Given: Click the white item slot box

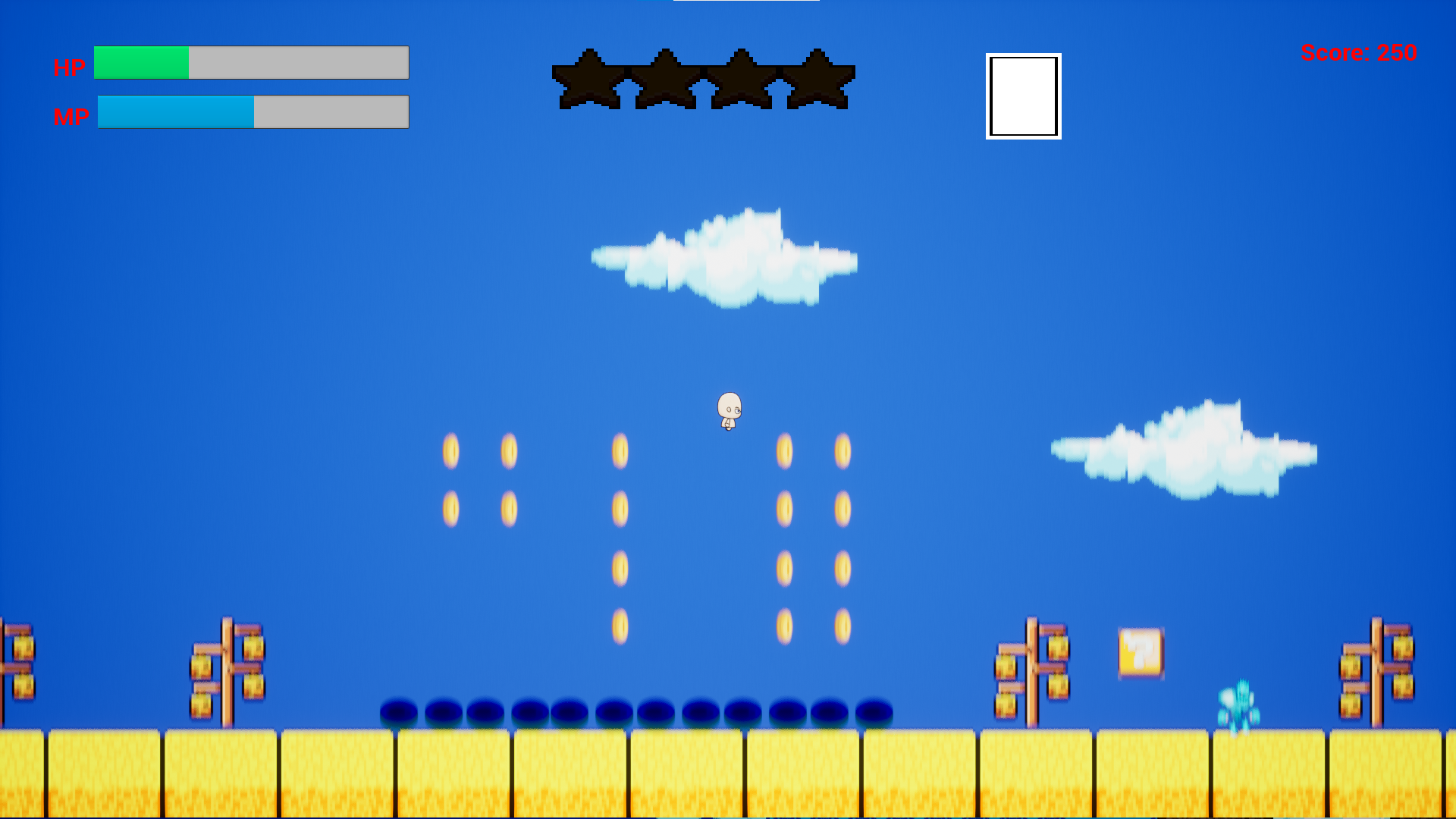Looking at the screenshot, I should (1023, 96).
